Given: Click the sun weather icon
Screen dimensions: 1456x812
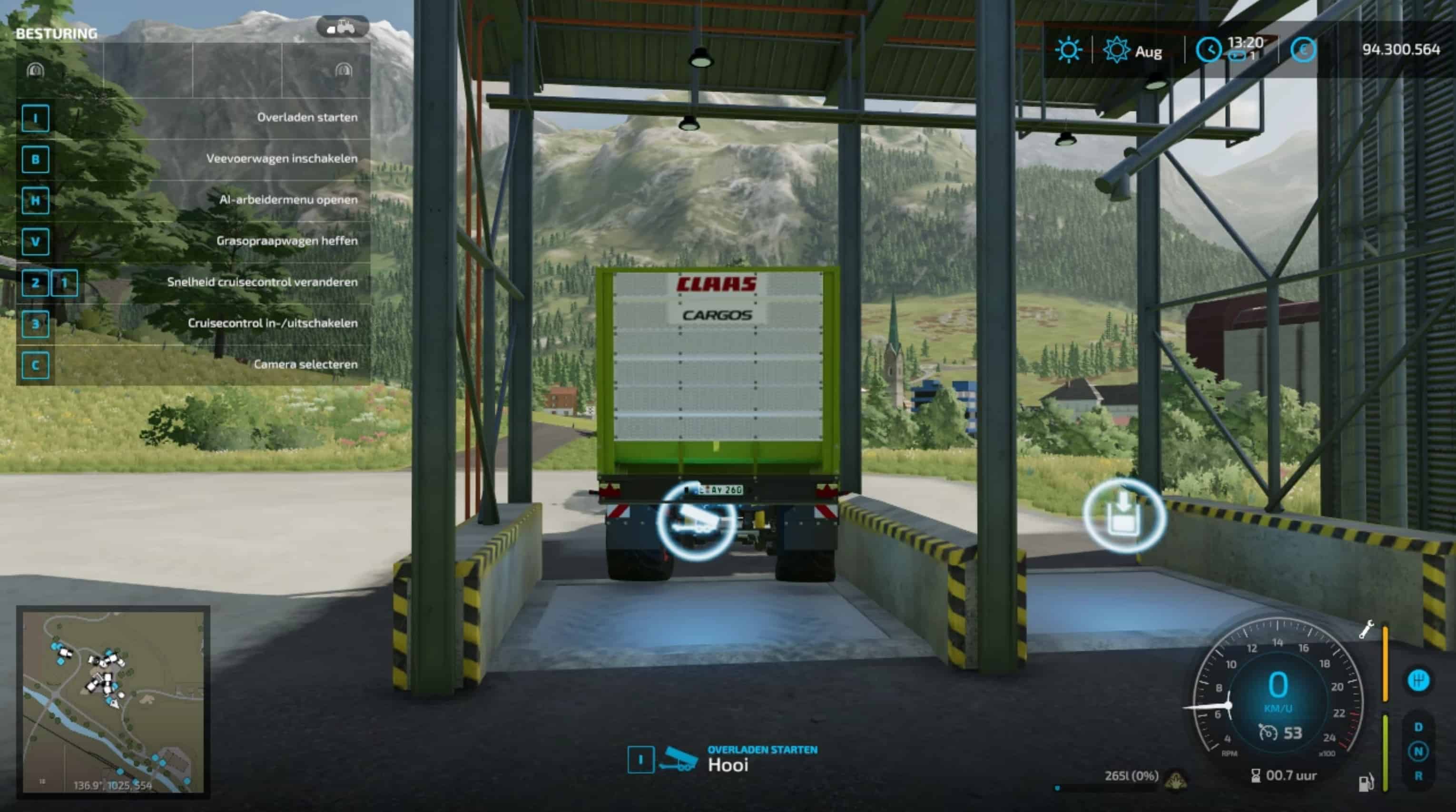Looking at the screenshot, I should pyautogui.click(x=1068, y=50).
